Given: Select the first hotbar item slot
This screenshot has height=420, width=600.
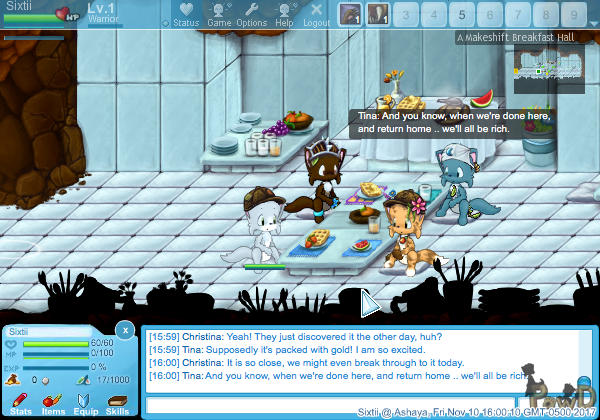Looking at the screenshot, I should (x=350, y=14).
